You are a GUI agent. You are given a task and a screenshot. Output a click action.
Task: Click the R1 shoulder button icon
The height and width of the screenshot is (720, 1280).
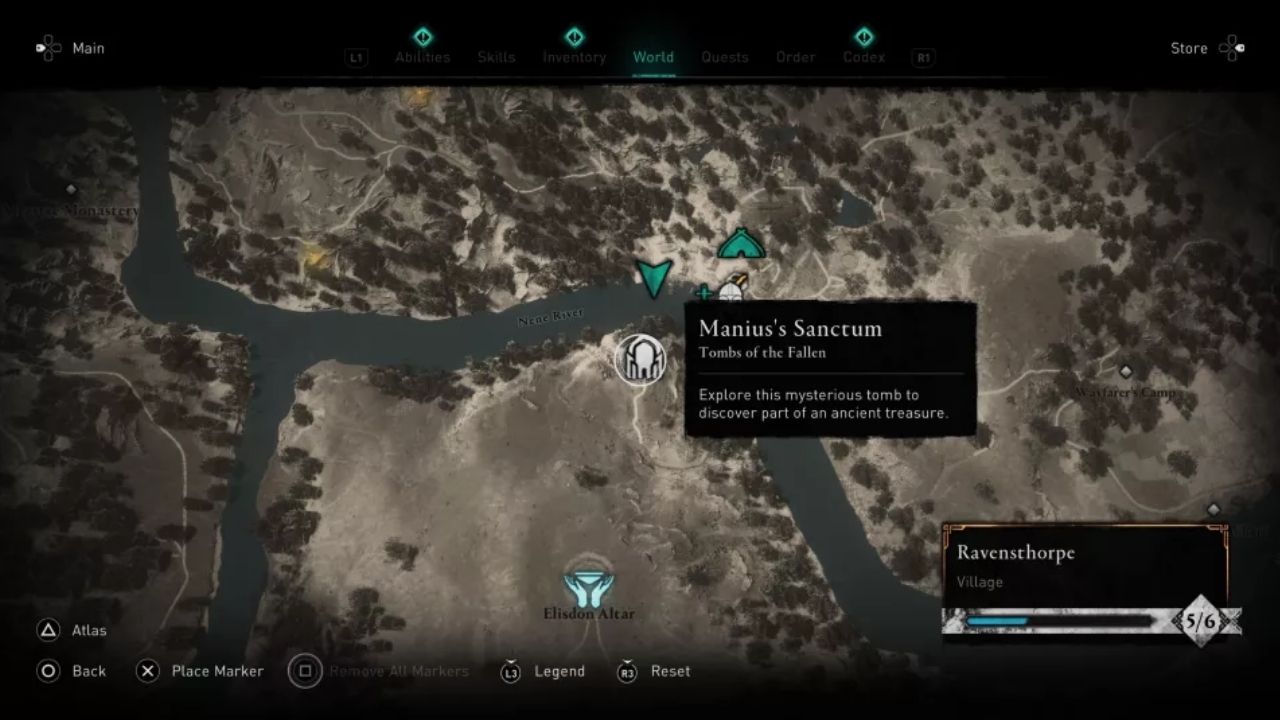922,57
